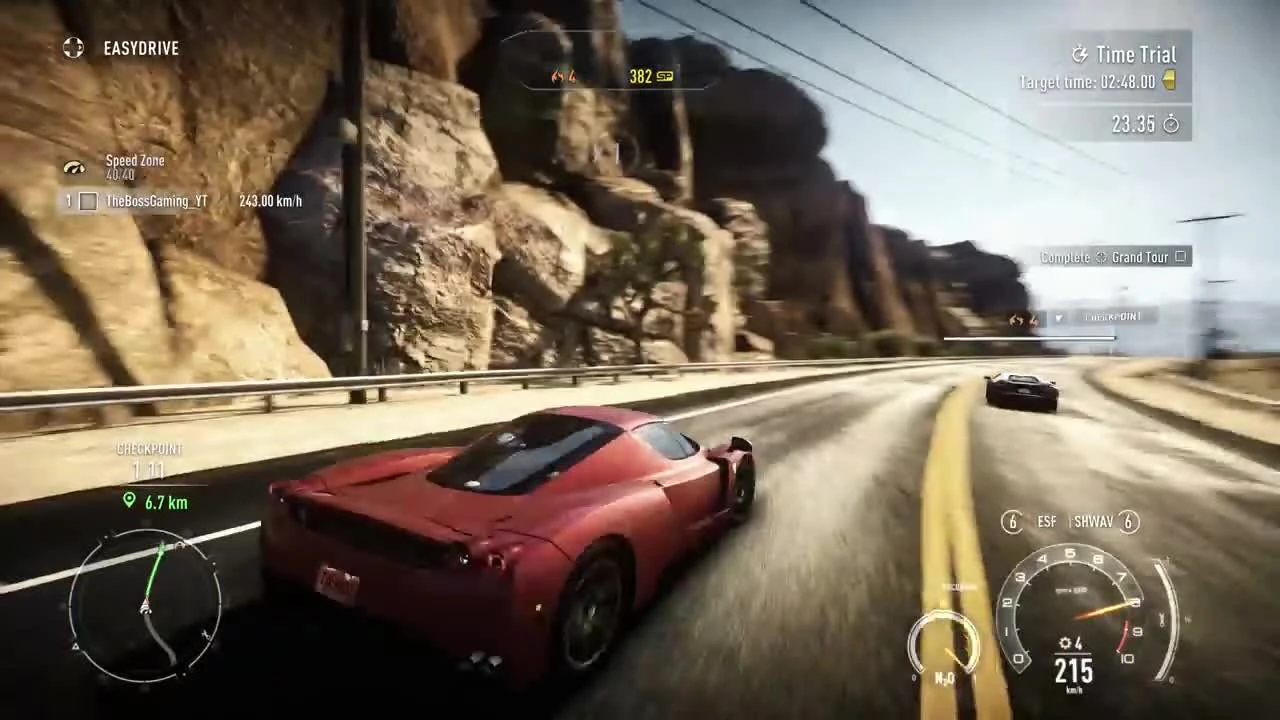Click the 23.35 elapsed timer
The height and width of the screenshot is (720, 1280).
point(1135,124)
